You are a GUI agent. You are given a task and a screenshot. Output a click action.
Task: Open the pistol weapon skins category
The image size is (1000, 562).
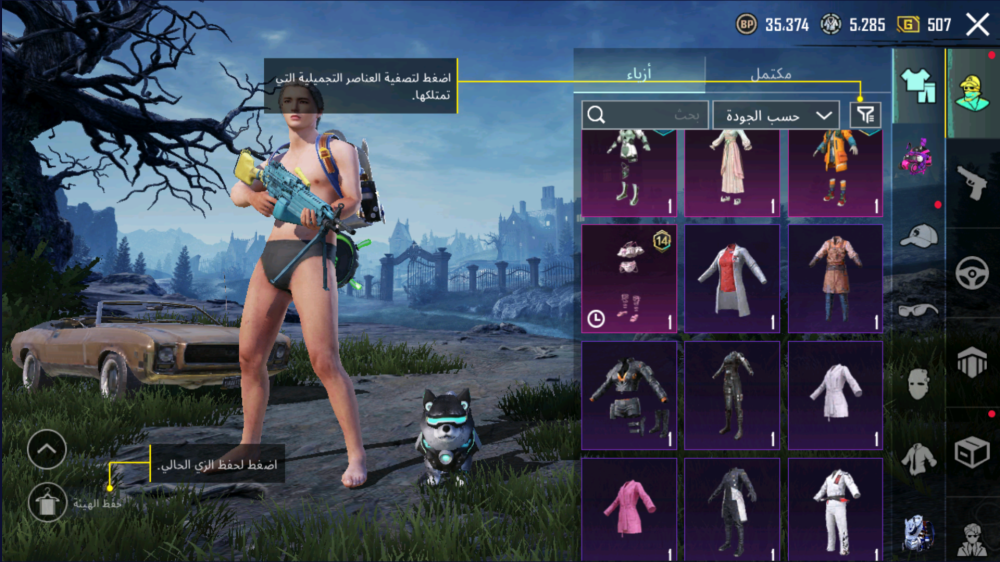tap(971, 182)
